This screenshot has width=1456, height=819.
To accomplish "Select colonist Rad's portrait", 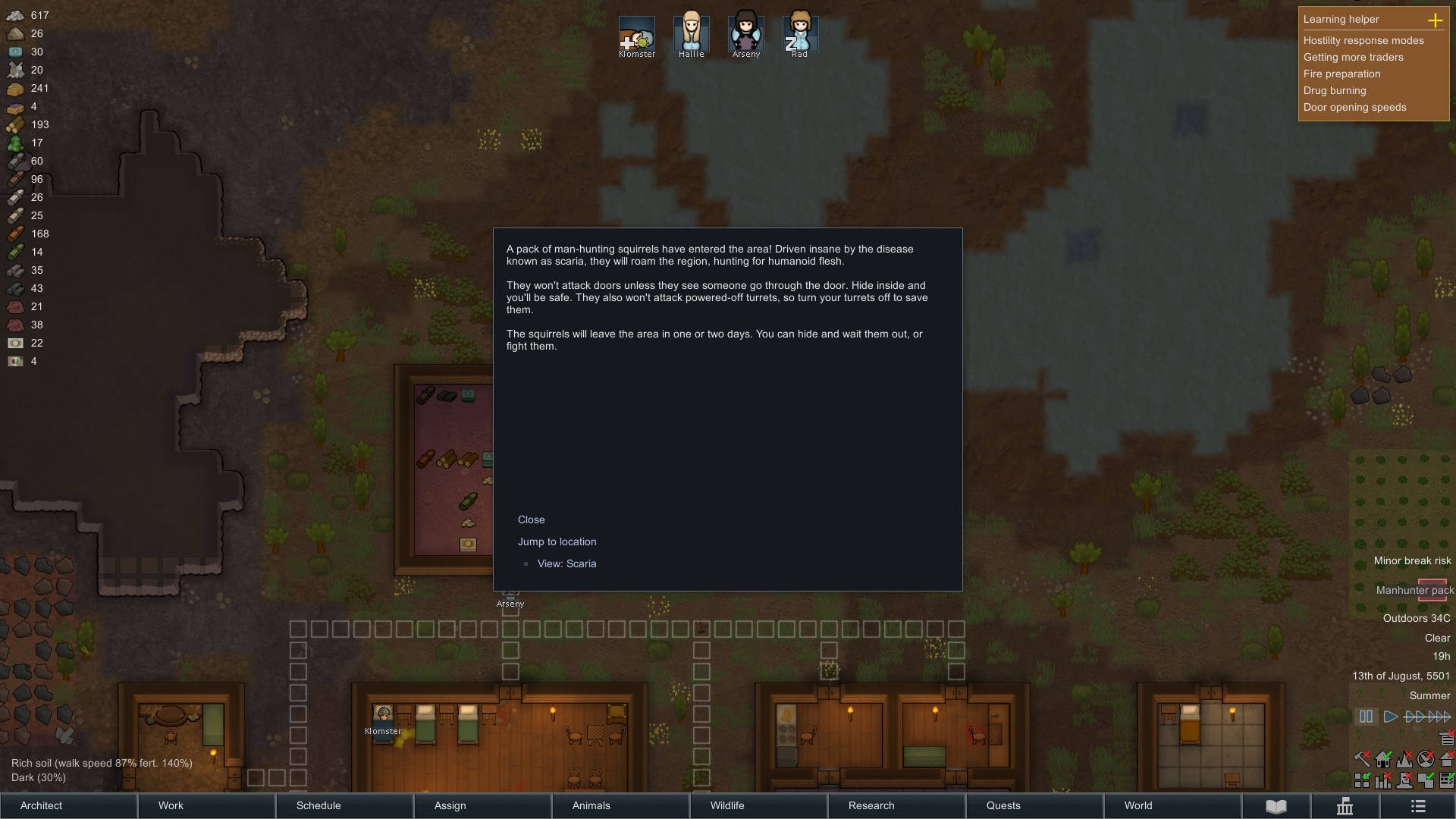I will (800, 34).
